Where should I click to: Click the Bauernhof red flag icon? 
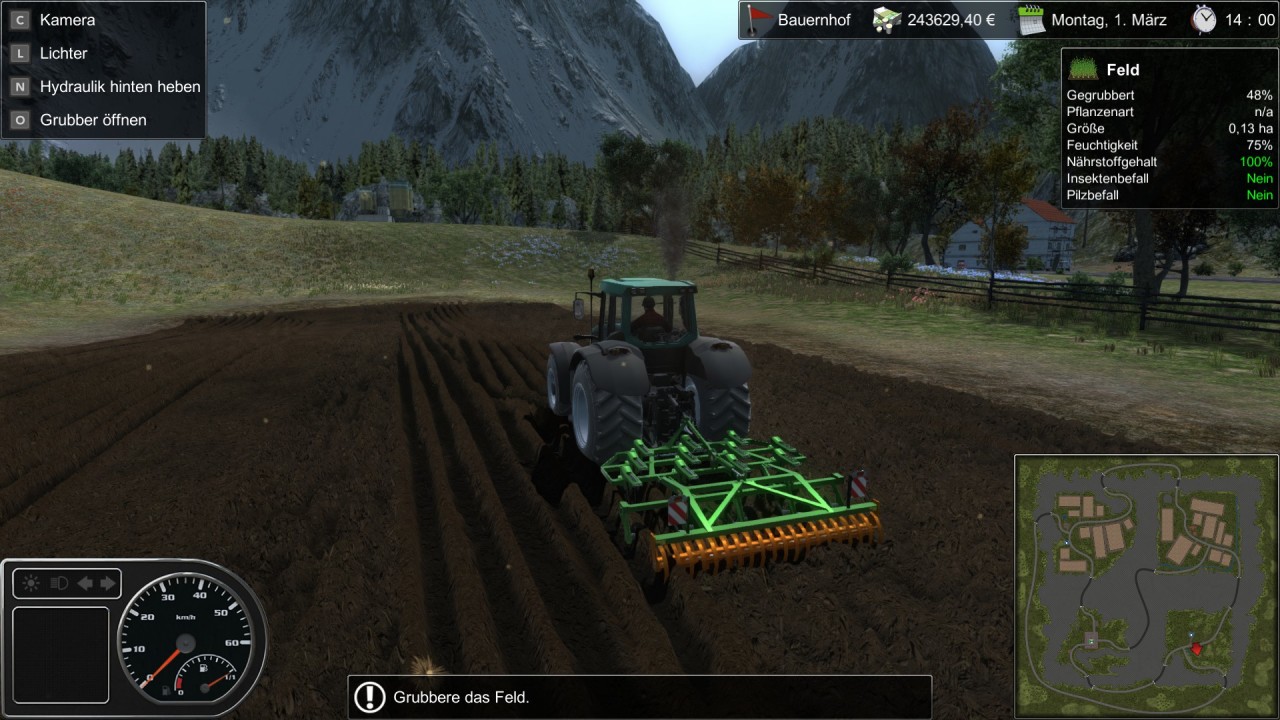761,20
